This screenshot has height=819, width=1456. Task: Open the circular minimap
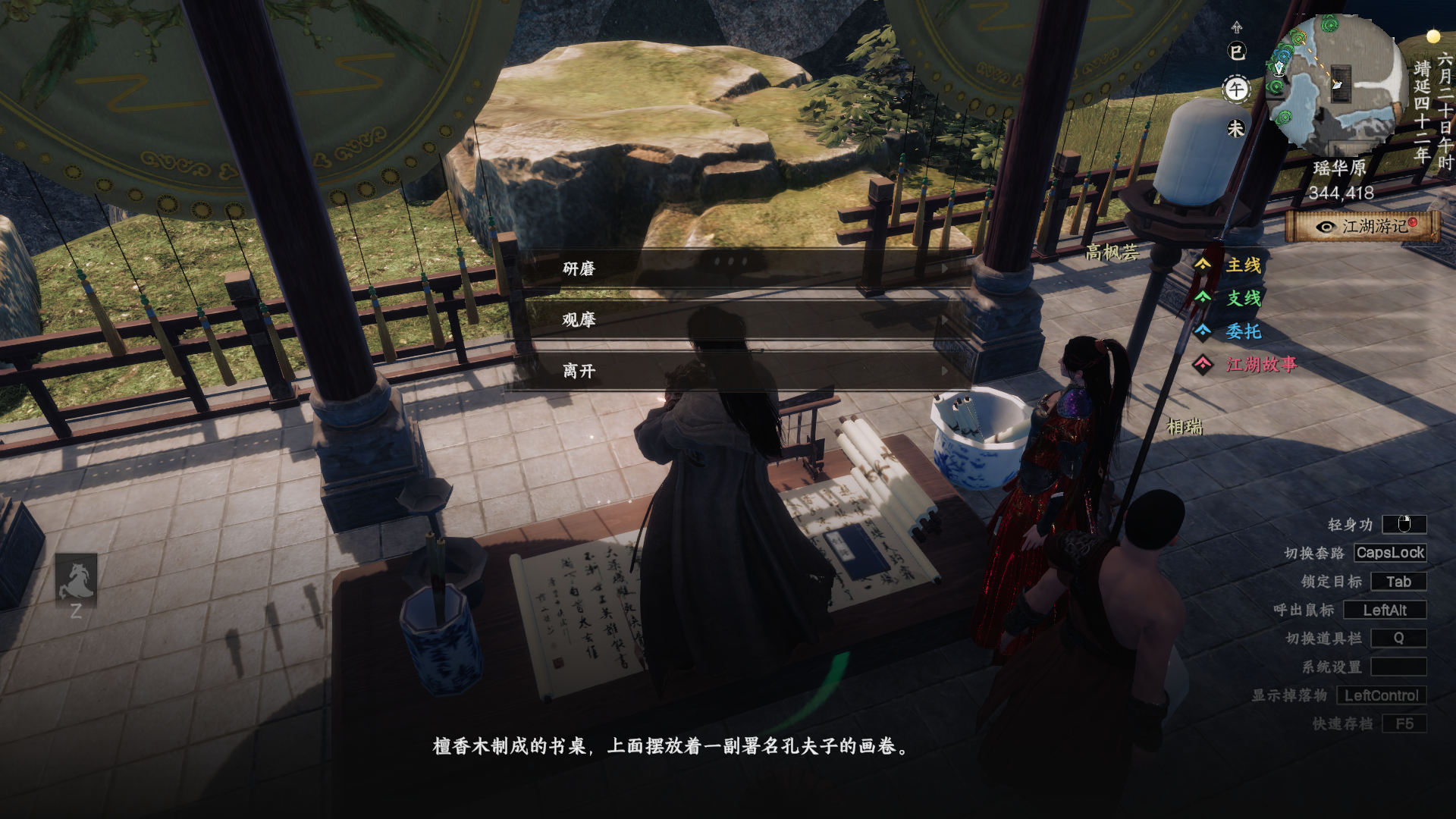tap(1336, 85)
